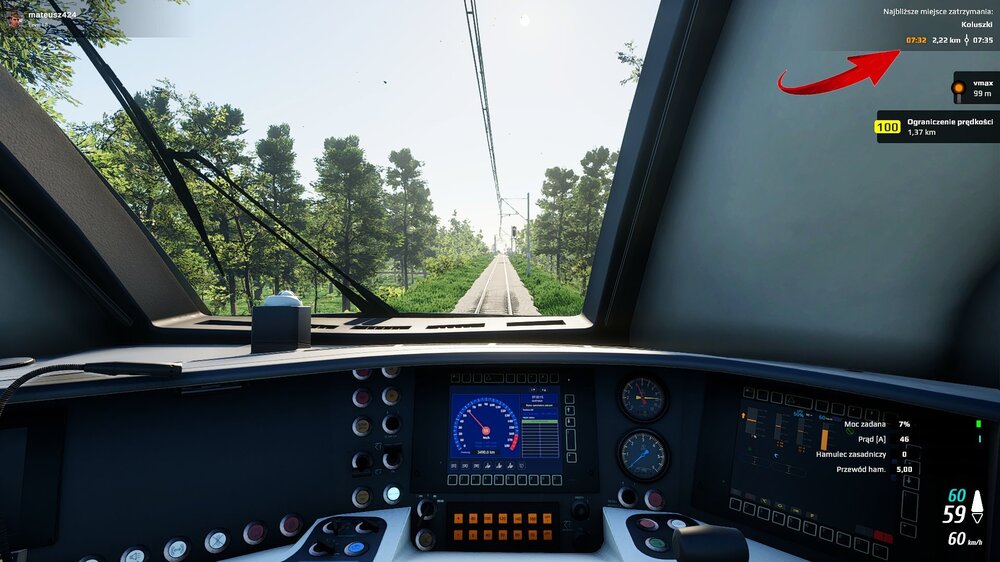Select the vmax signal indicator panel

pyautogui.click(x=974, y=88)
